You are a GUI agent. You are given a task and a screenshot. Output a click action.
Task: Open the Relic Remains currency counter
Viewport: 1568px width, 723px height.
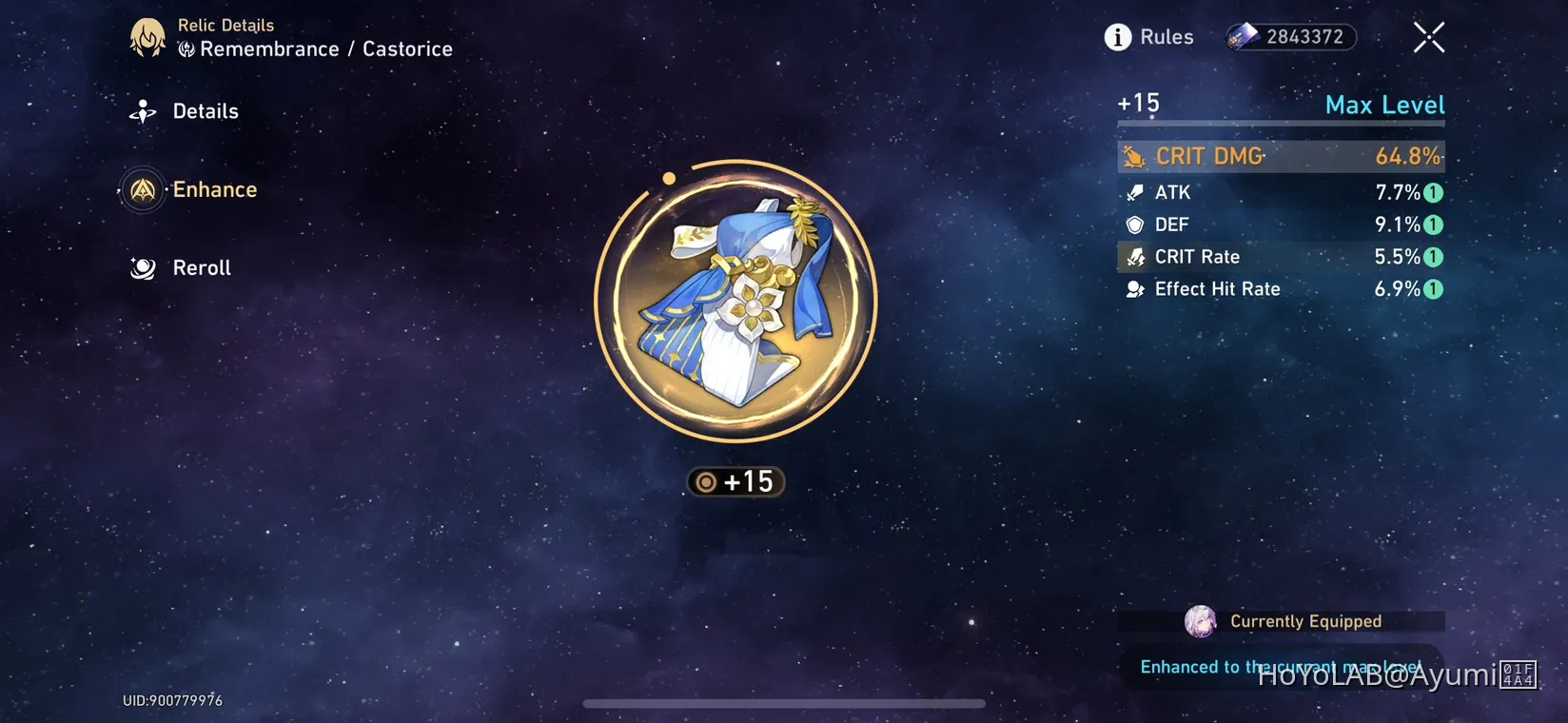[x=1290, y=37]
